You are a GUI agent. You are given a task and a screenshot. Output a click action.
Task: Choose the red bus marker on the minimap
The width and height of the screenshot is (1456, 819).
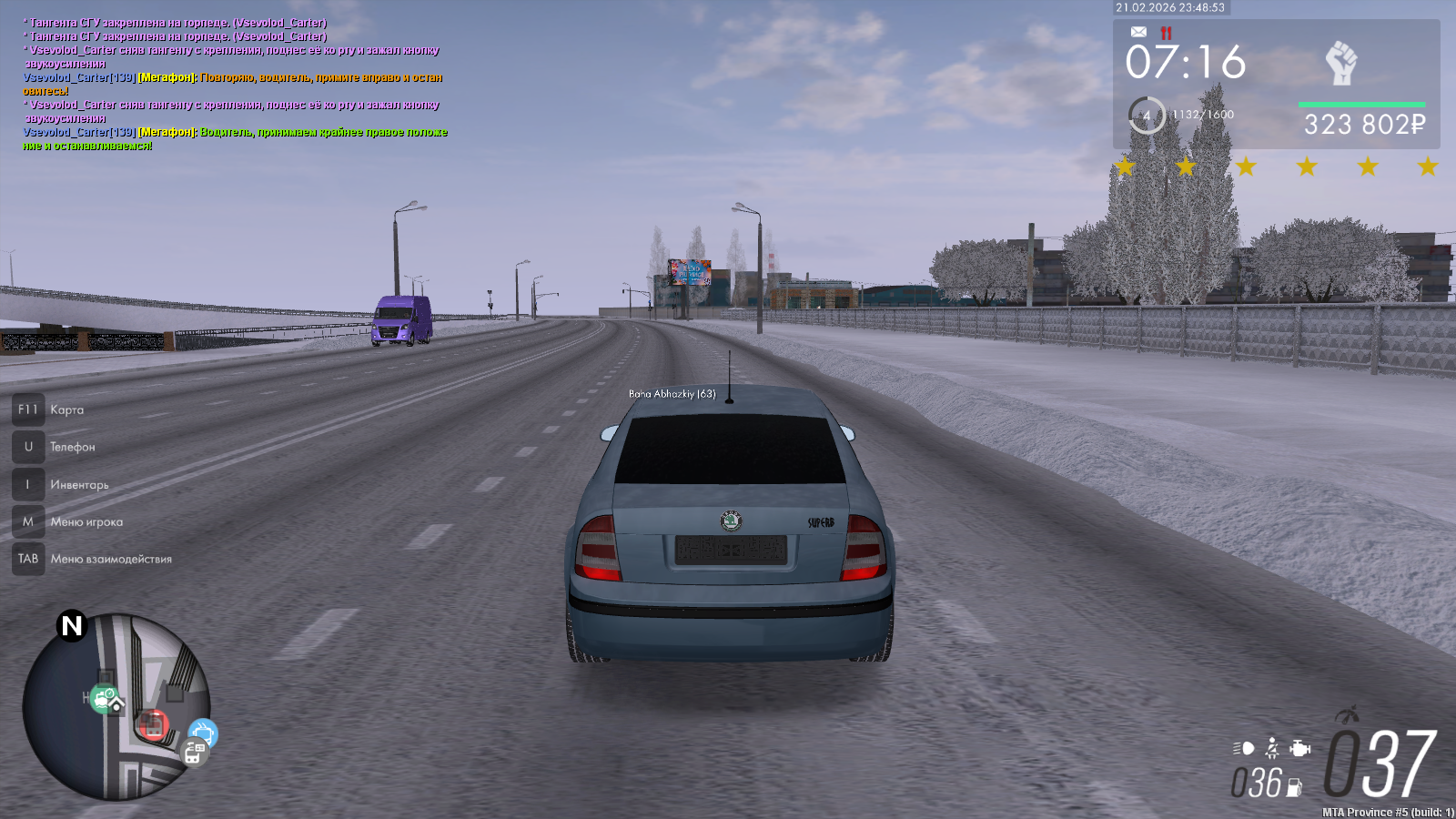(153, 725)
